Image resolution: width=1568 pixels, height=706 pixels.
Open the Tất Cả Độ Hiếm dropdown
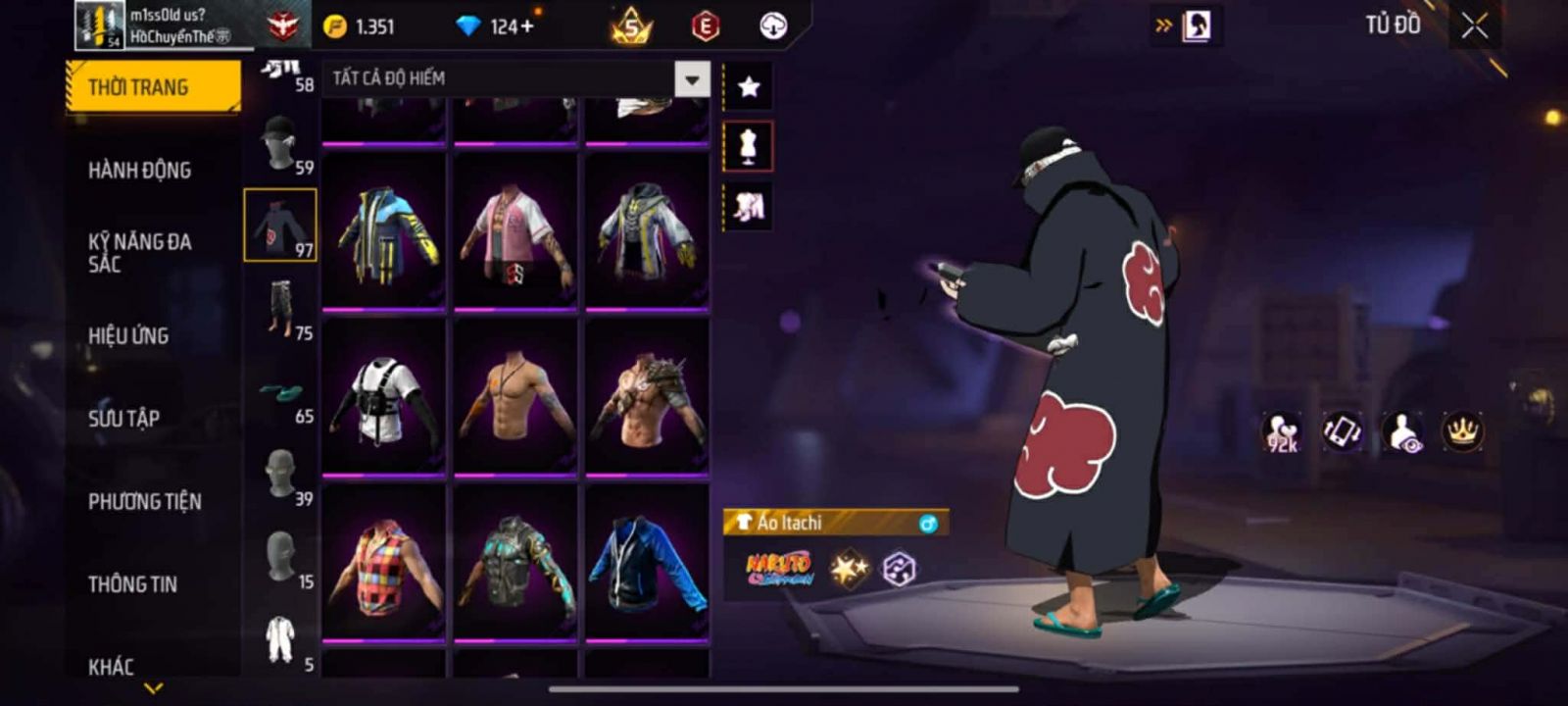(x=692, y=78)
